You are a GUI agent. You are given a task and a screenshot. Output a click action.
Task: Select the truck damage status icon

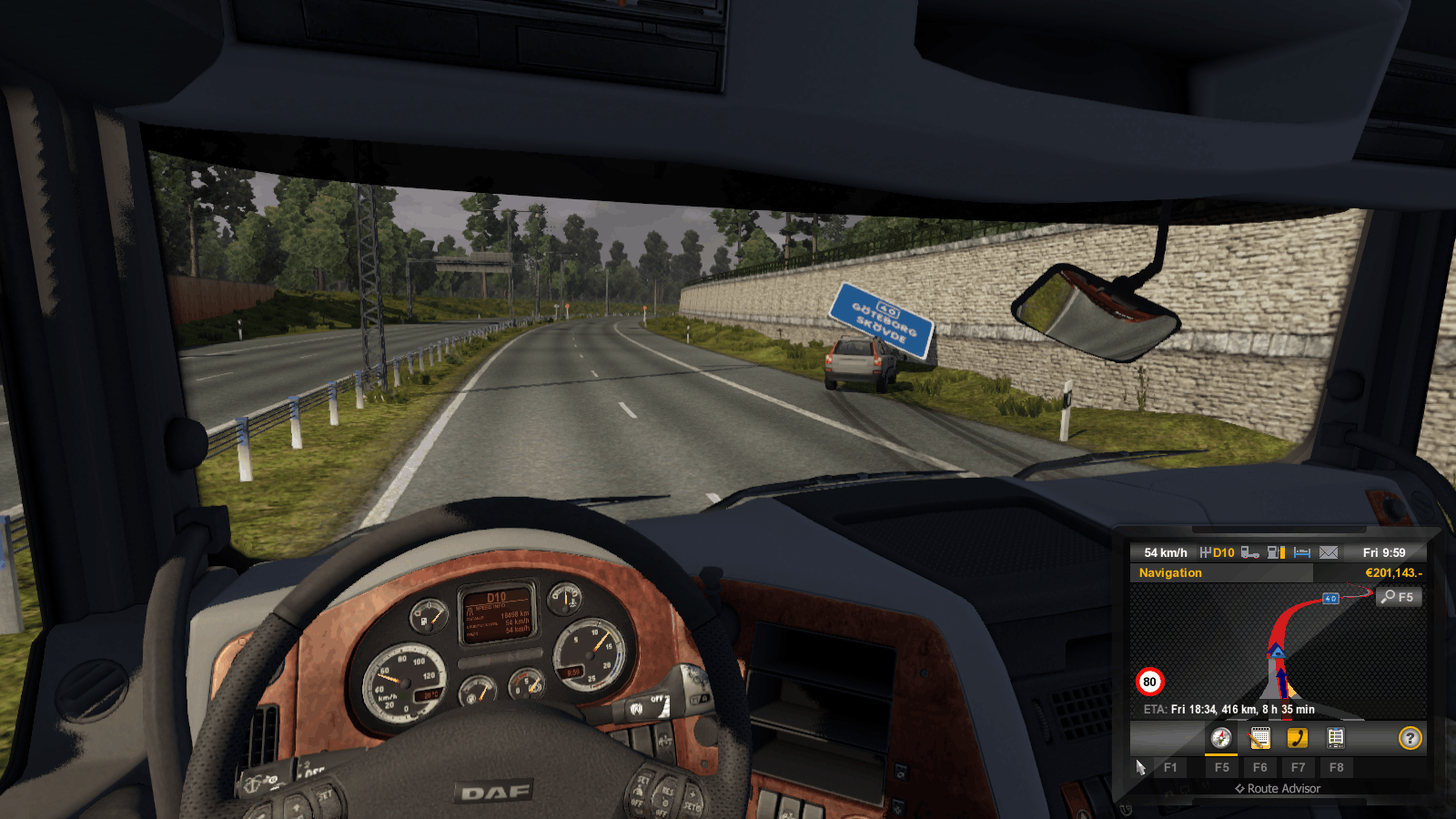pyautogui.click(x=1250, y=552)
